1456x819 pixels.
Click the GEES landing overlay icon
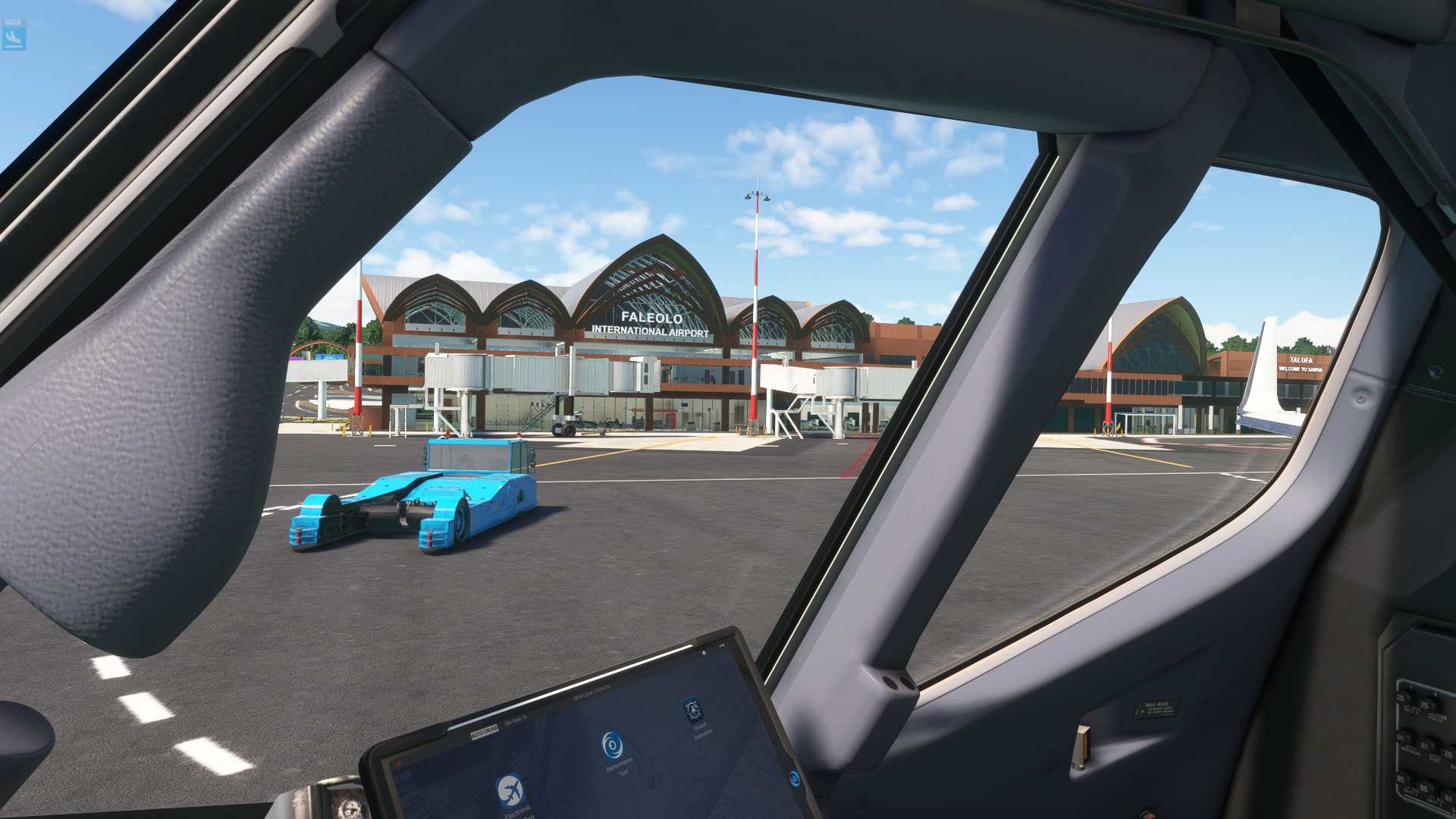[14, 34]
